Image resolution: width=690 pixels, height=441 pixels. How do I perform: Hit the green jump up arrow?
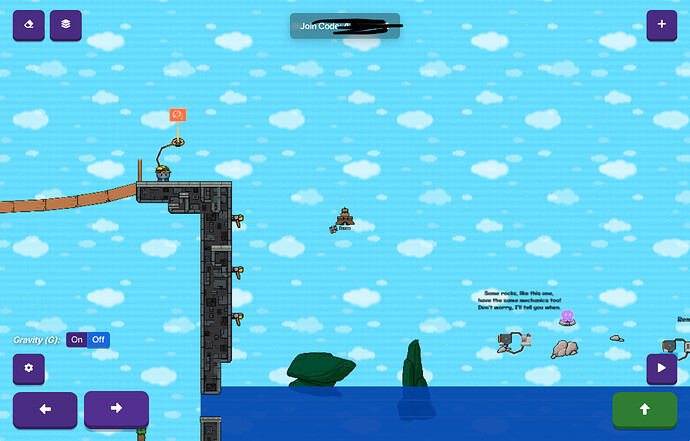tap(644, 409)
